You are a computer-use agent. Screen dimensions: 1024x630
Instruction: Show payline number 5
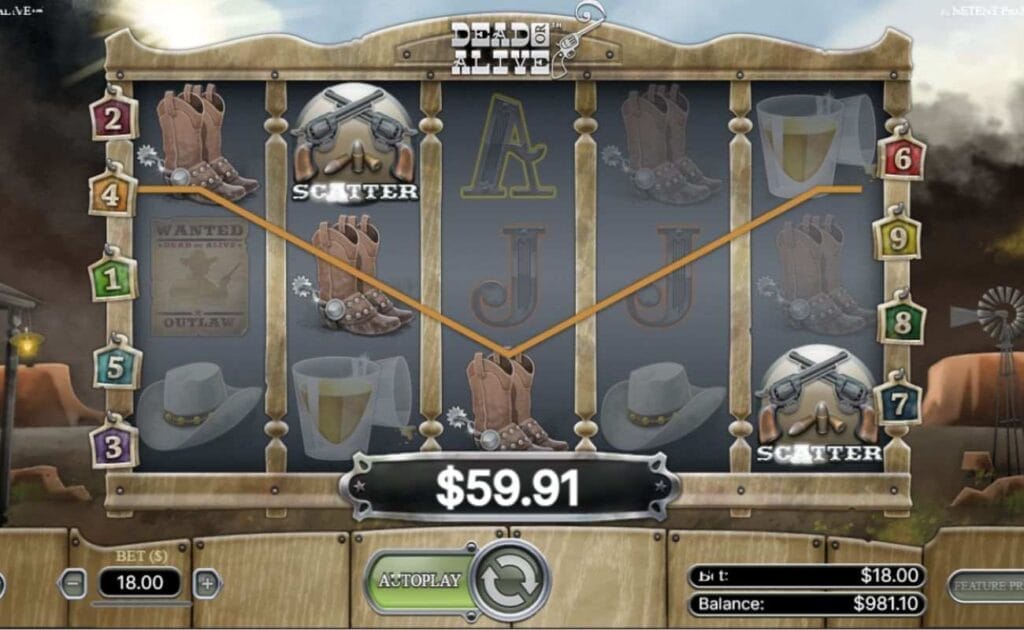(117, 366)
